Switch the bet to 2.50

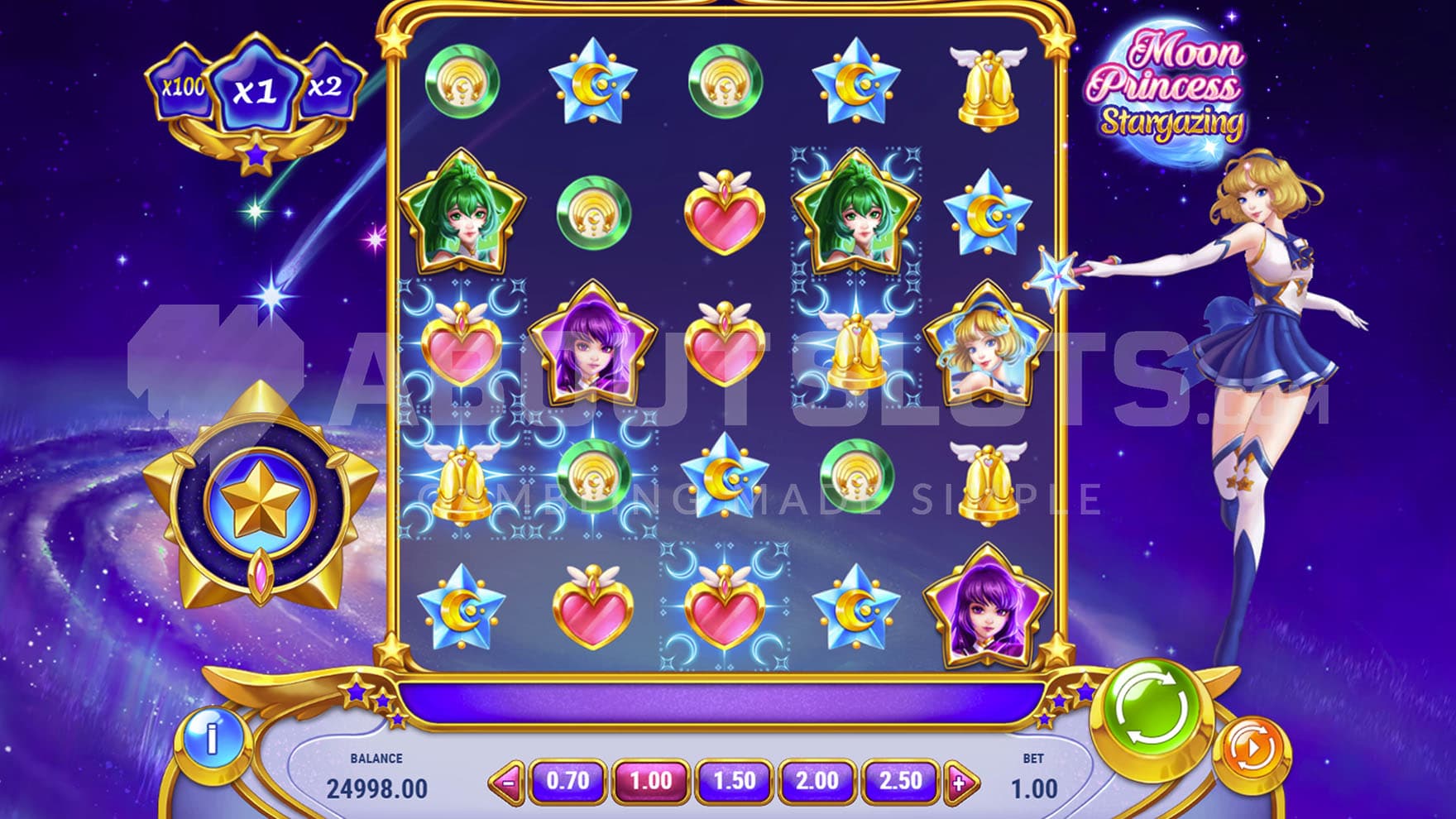900,781
